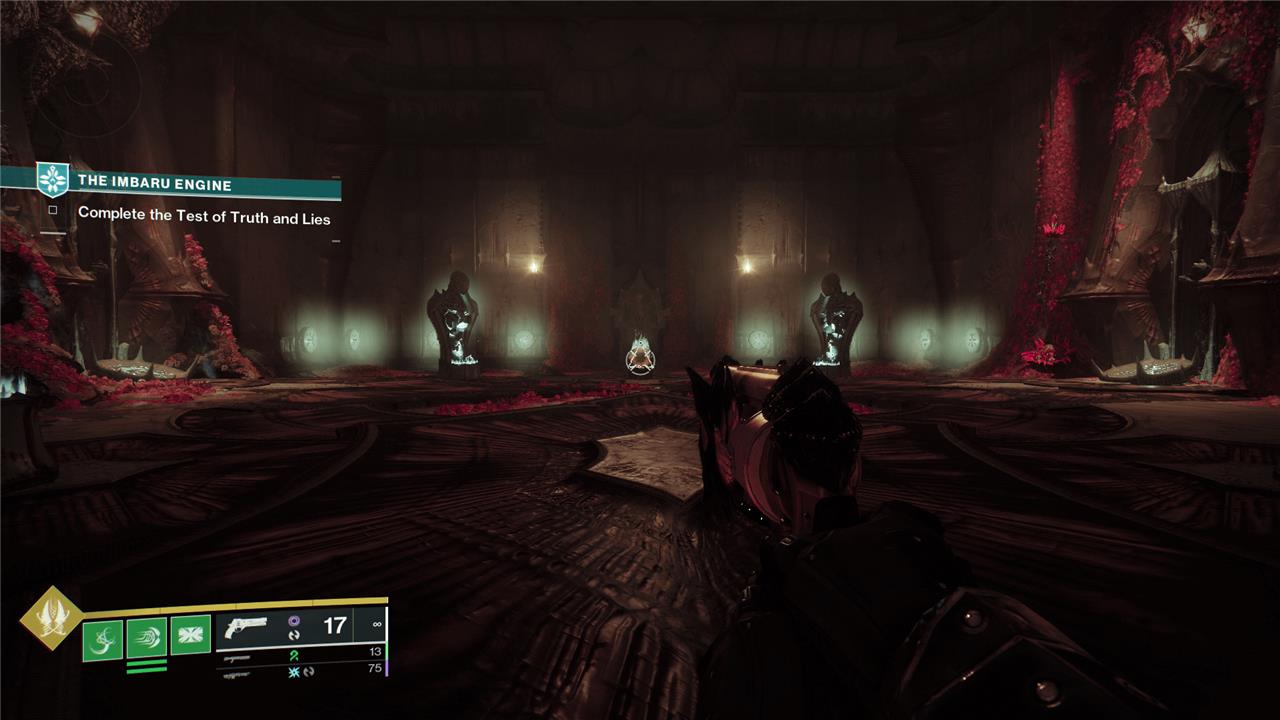The image size is (1280, 720).
Task: Click the objective waypoint marker ahead
Action: pyautogui.click(x=641, y=357)
